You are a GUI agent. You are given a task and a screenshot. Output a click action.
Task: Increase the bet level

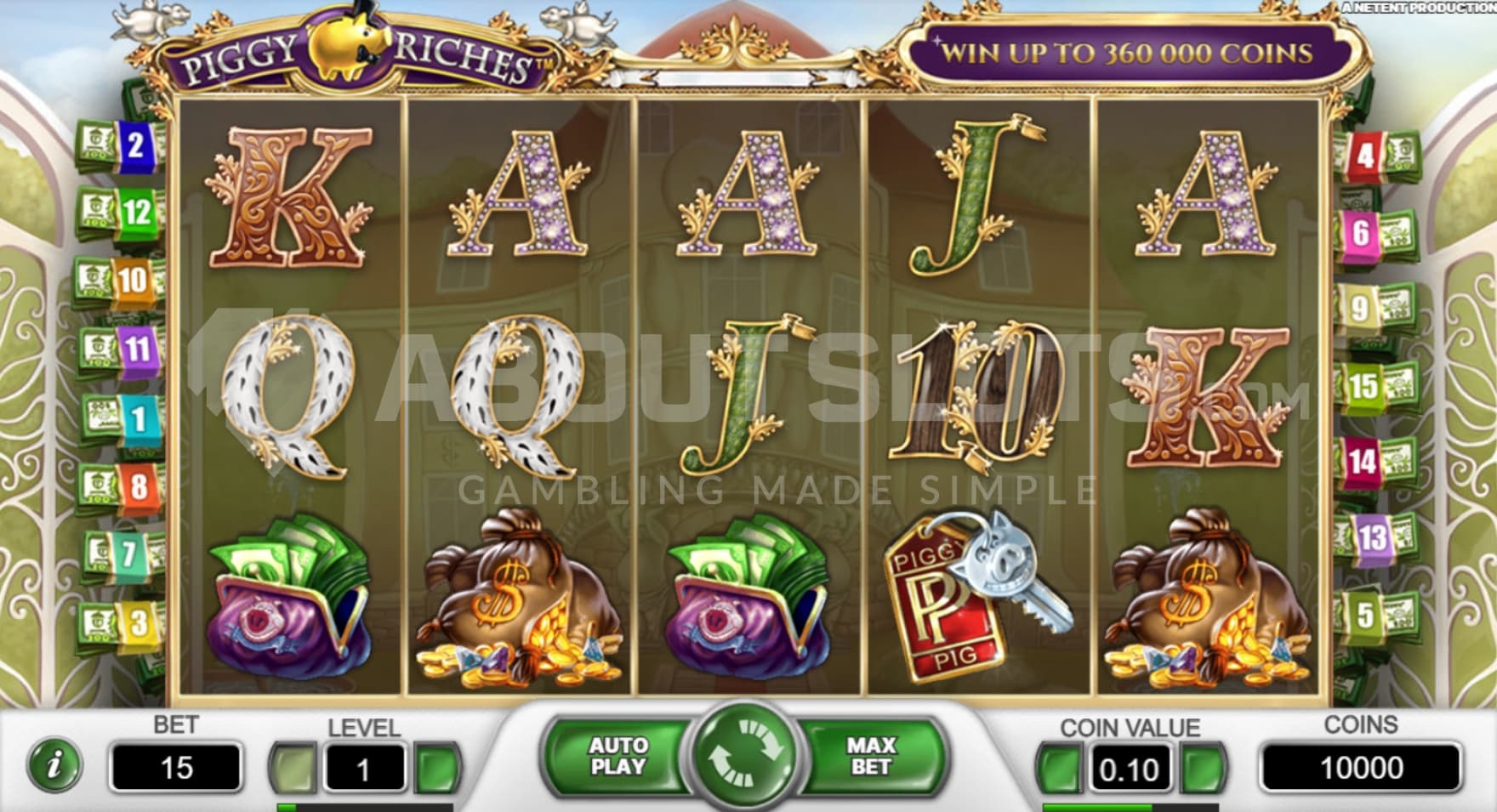click(x=436, y=768)
